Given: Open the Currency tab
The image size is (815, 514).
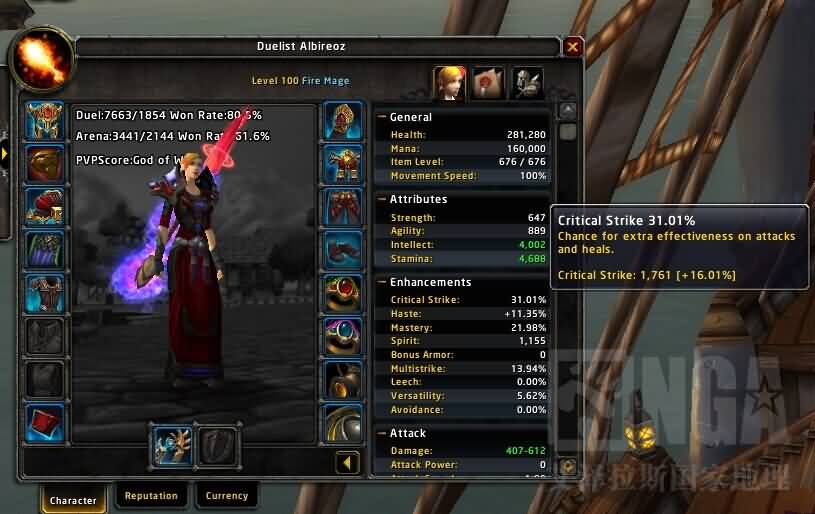Looking at the screenshot, I should (x=227, y=496).
